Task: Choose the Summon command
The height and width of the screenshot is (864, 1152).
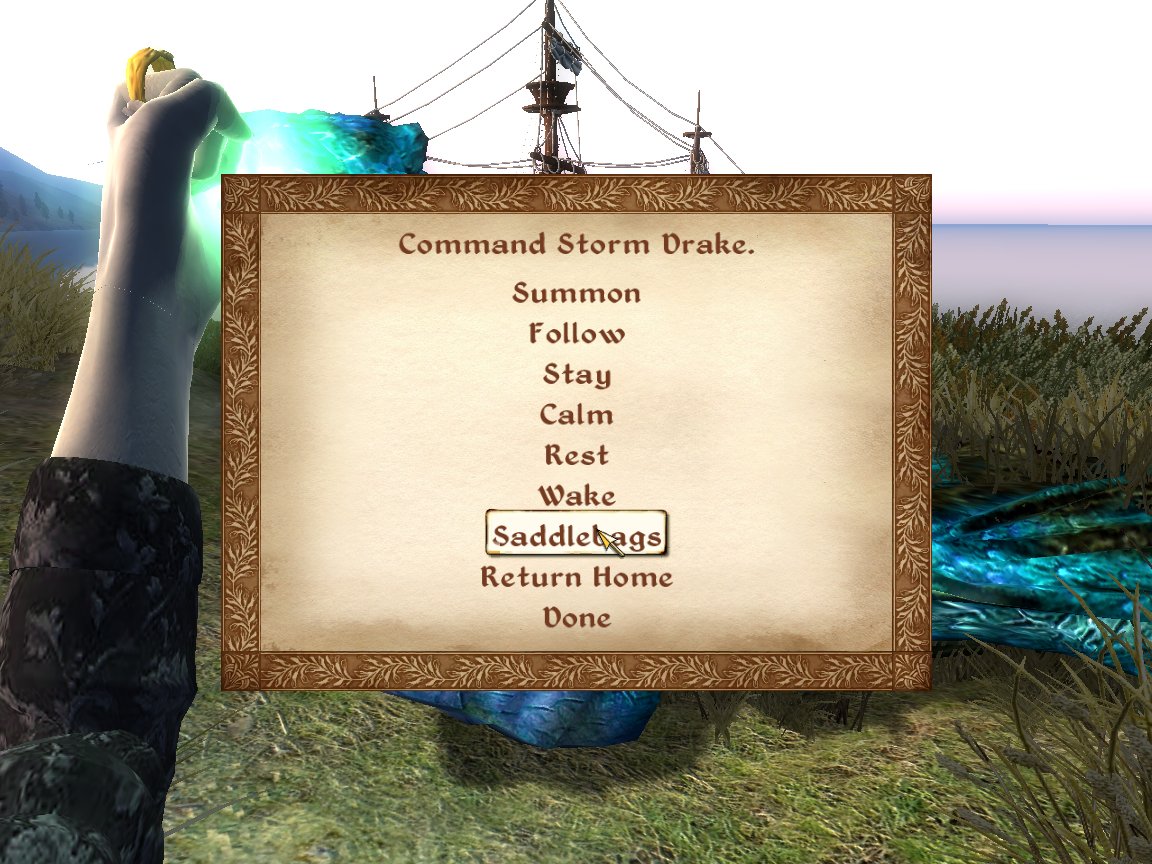Action: [576, 293]
